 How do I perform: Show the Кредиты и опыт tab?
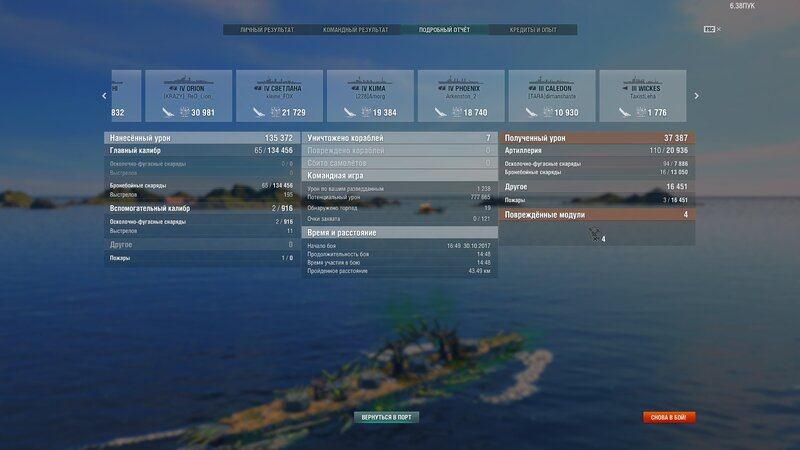click(x=533, y=30)
